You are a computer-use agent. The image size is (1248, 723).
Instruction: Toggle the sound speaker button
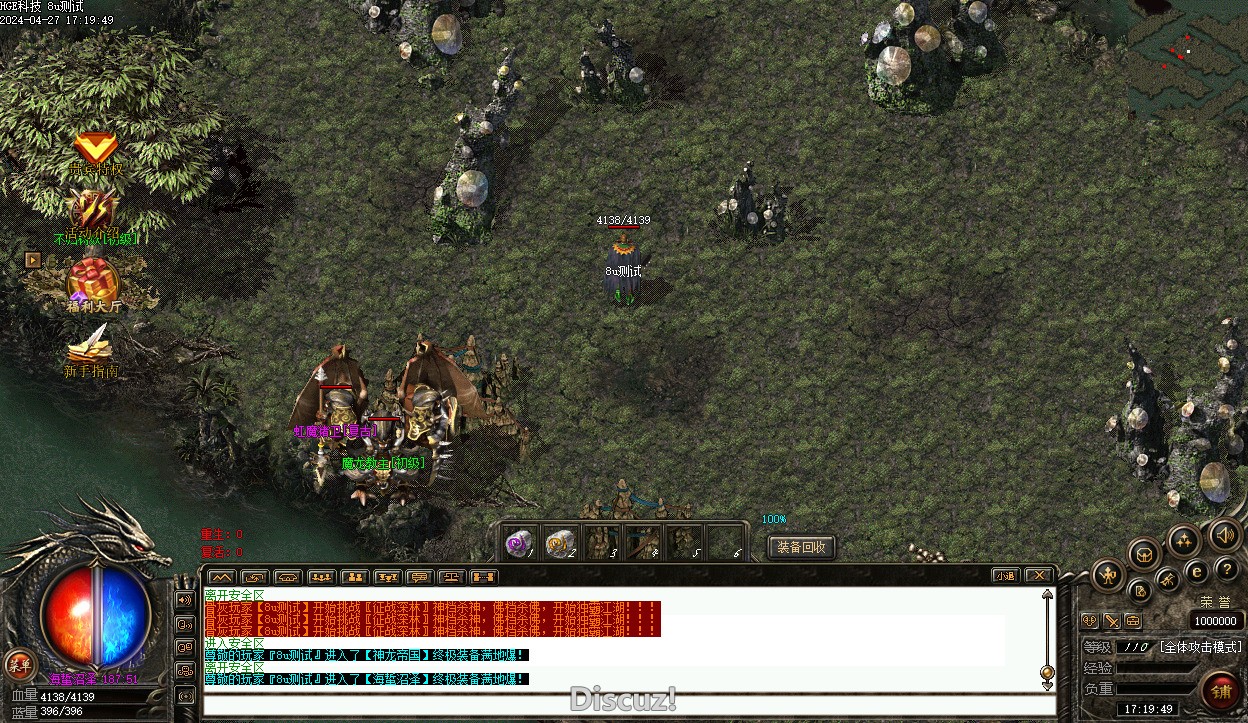pos(1224,534)
